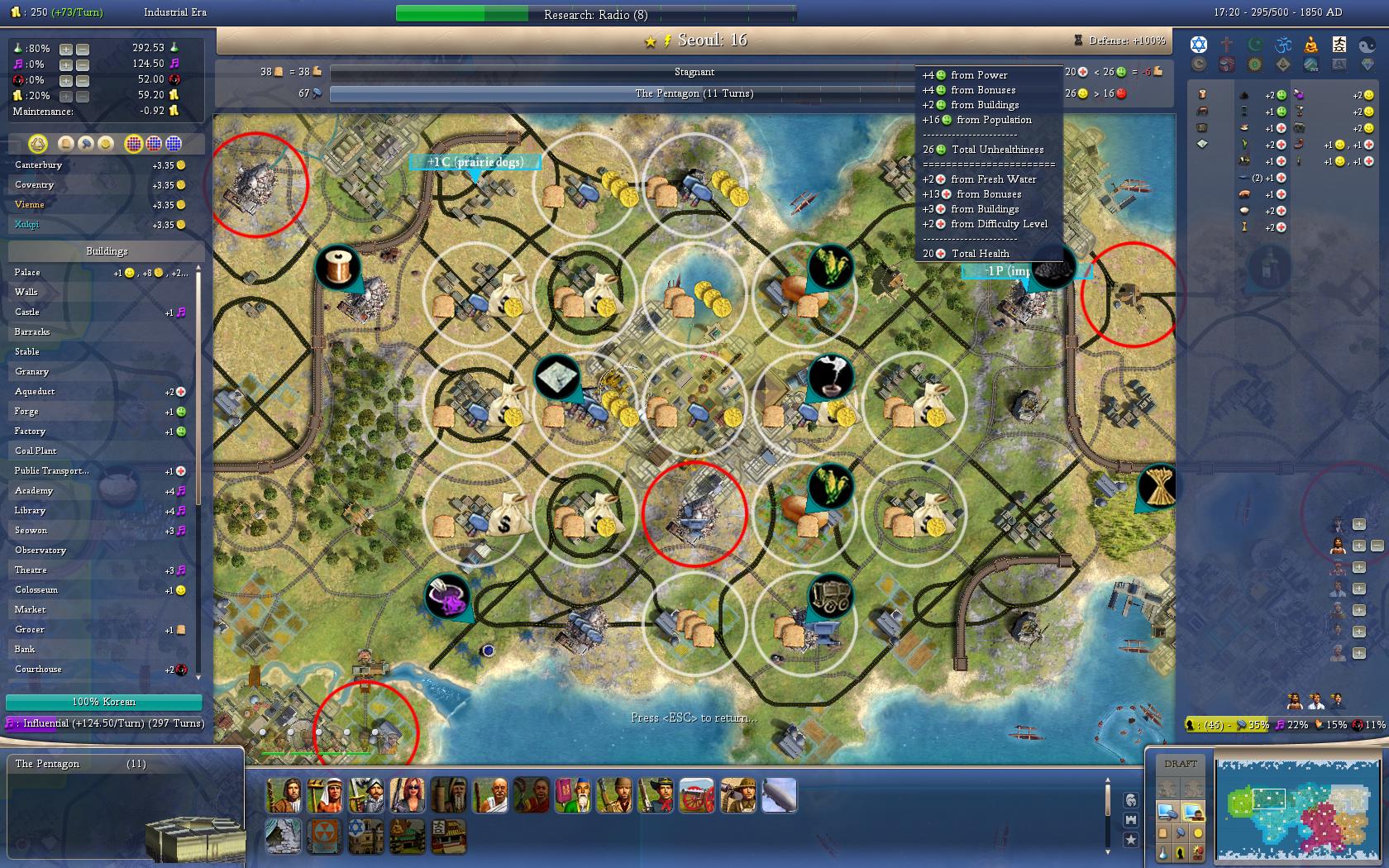The height and width of the screenshot is (868, 1389).
Task: Select the 100% Korean nationality bar
Action: click(x=104, y=702)
